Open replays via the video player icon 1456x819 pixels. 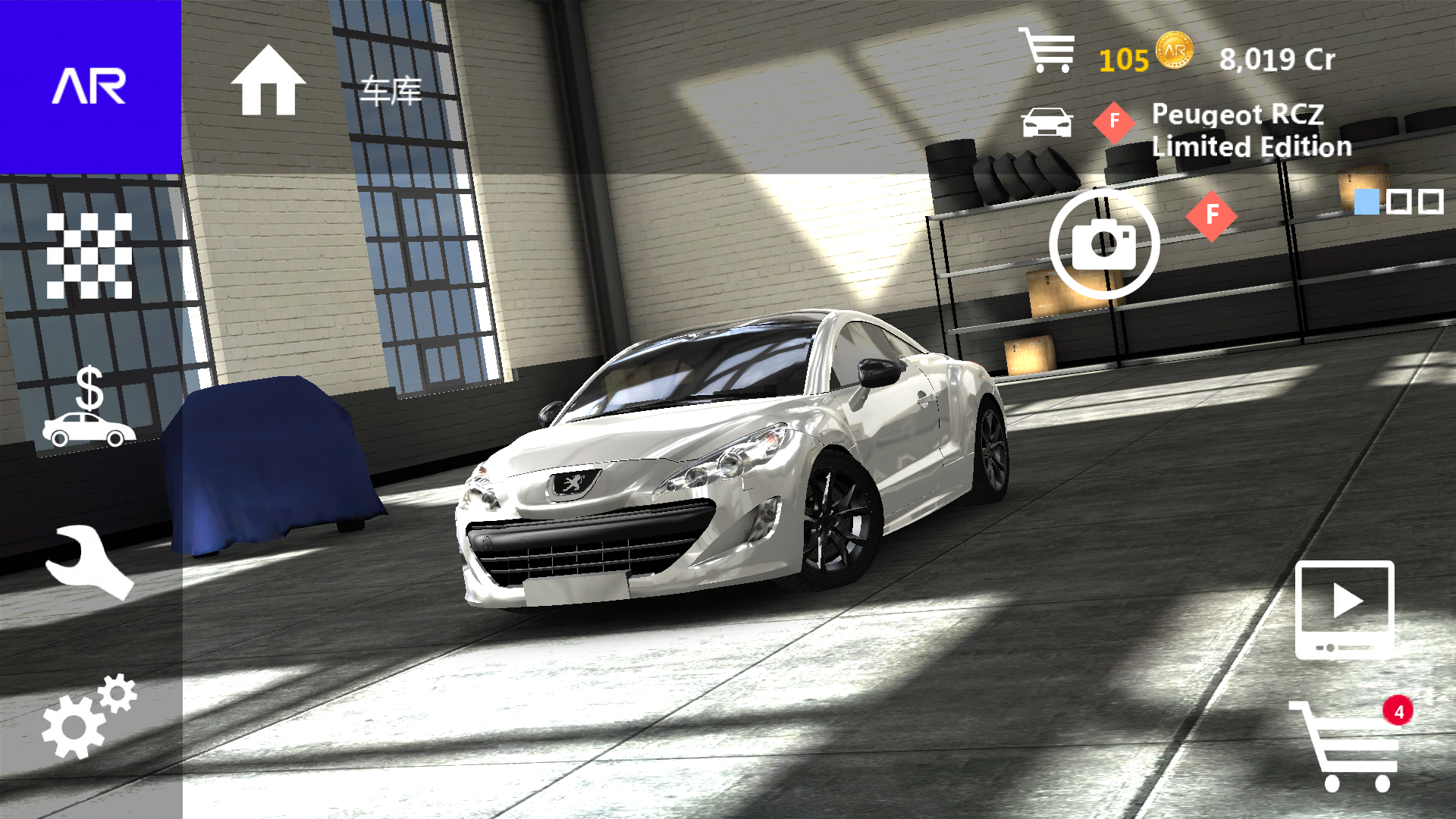click(x=1345, y=610)
